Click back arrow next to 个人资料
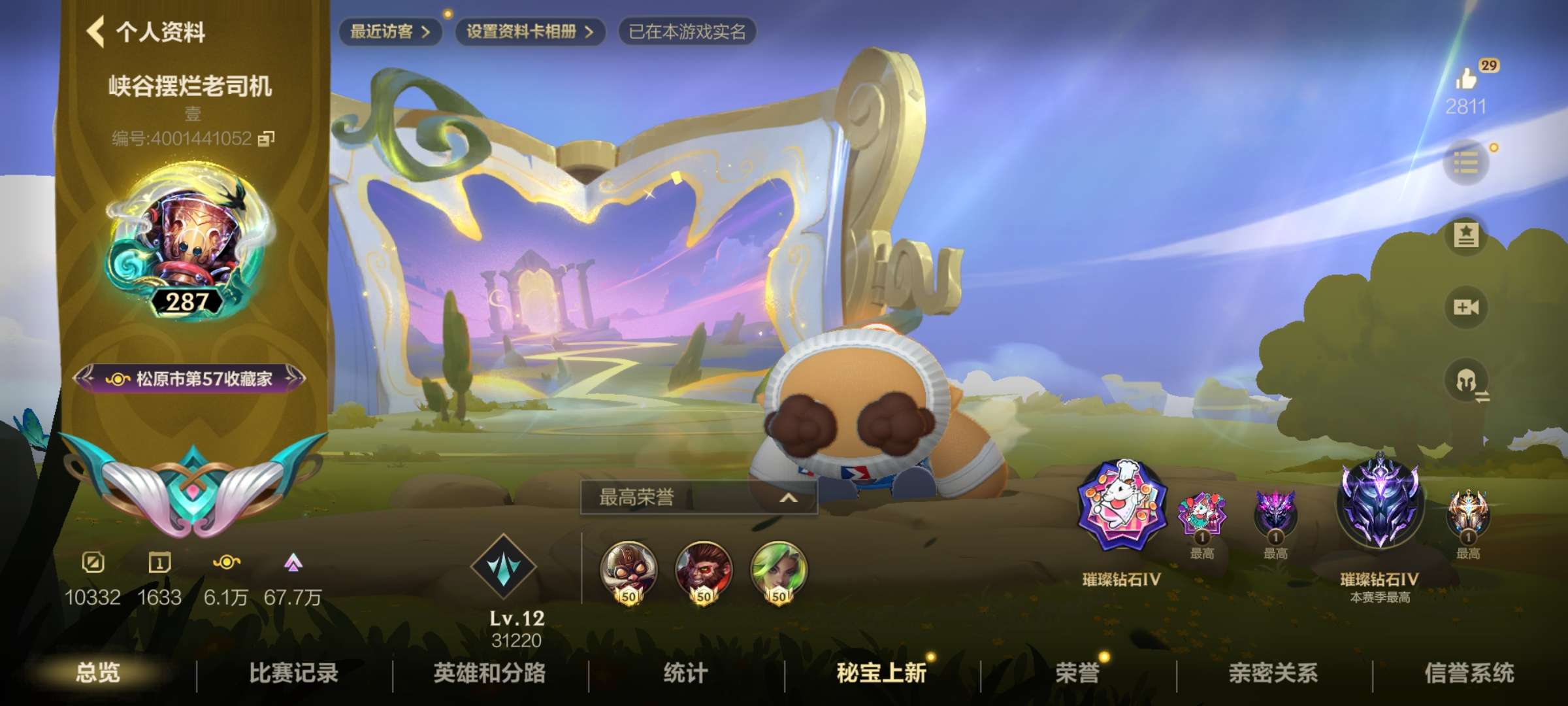The width and height of the screenshot is (1568, 706). [x=93, y=31]
